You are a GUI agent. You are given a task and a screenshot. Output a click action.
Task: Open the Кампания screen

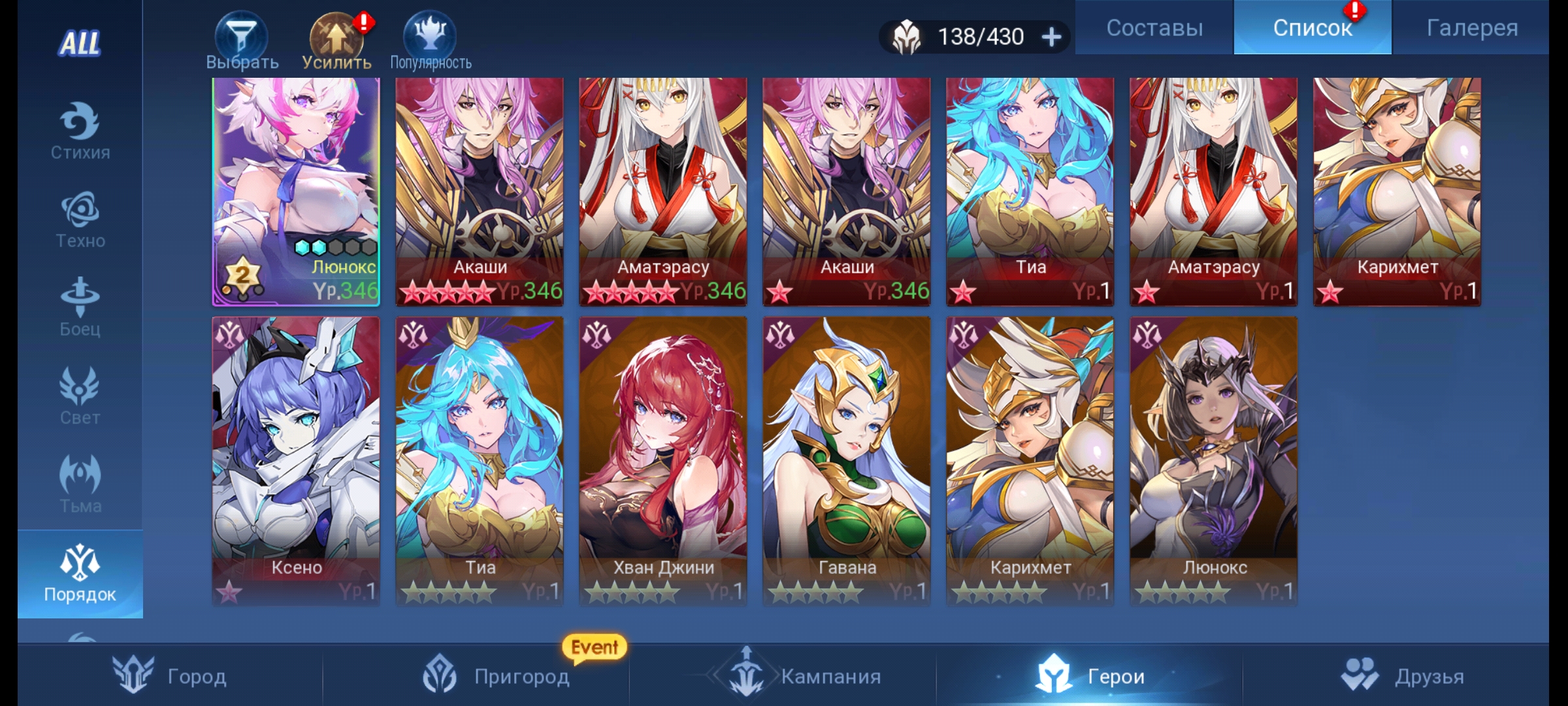tap(804, 676)
